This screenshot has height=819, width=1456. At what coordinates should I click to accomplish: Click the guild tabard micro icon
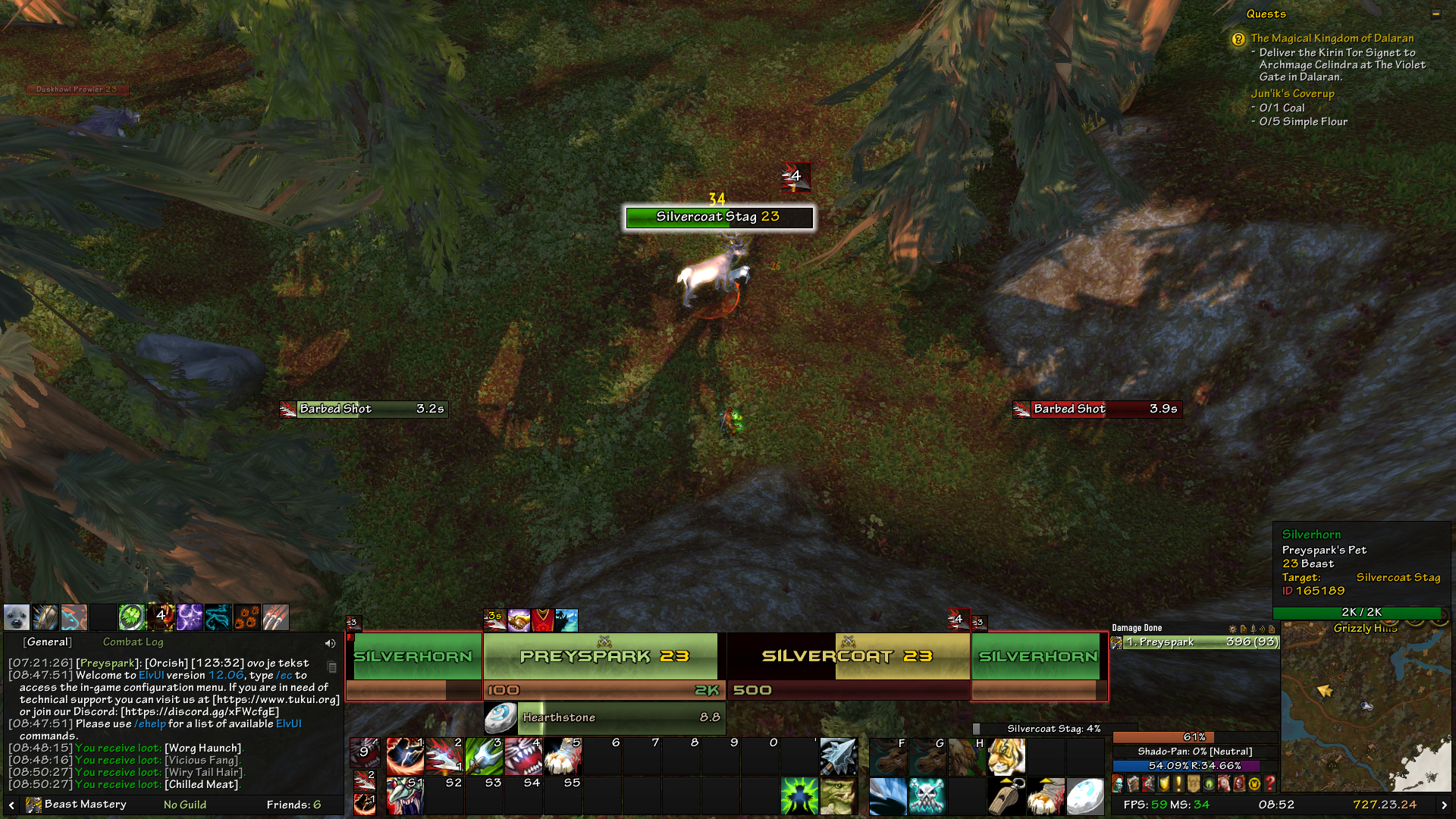point(1193,783)
